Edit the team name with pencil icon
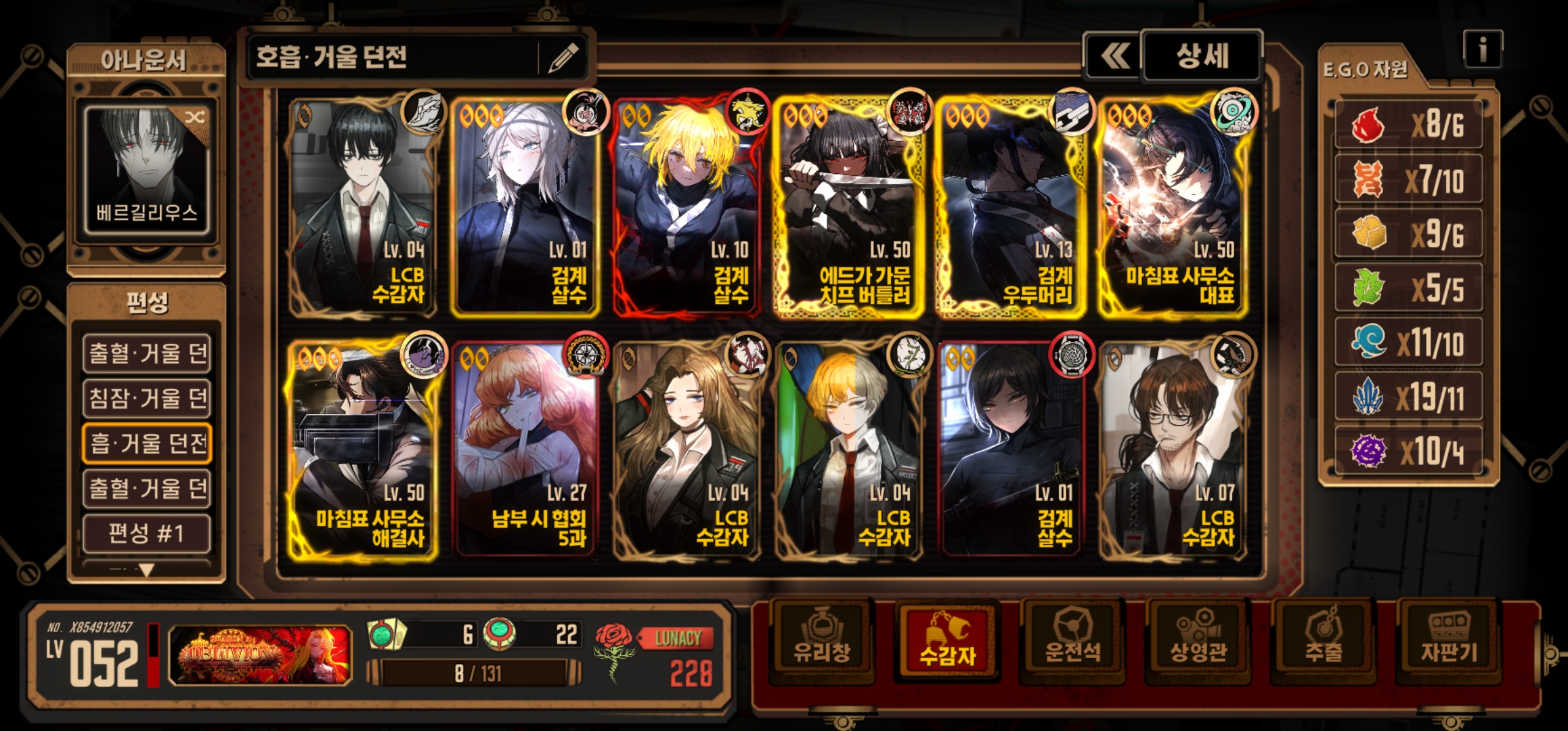The height and width of the screenshot is (731, 1568). click(x=563, y=58)
